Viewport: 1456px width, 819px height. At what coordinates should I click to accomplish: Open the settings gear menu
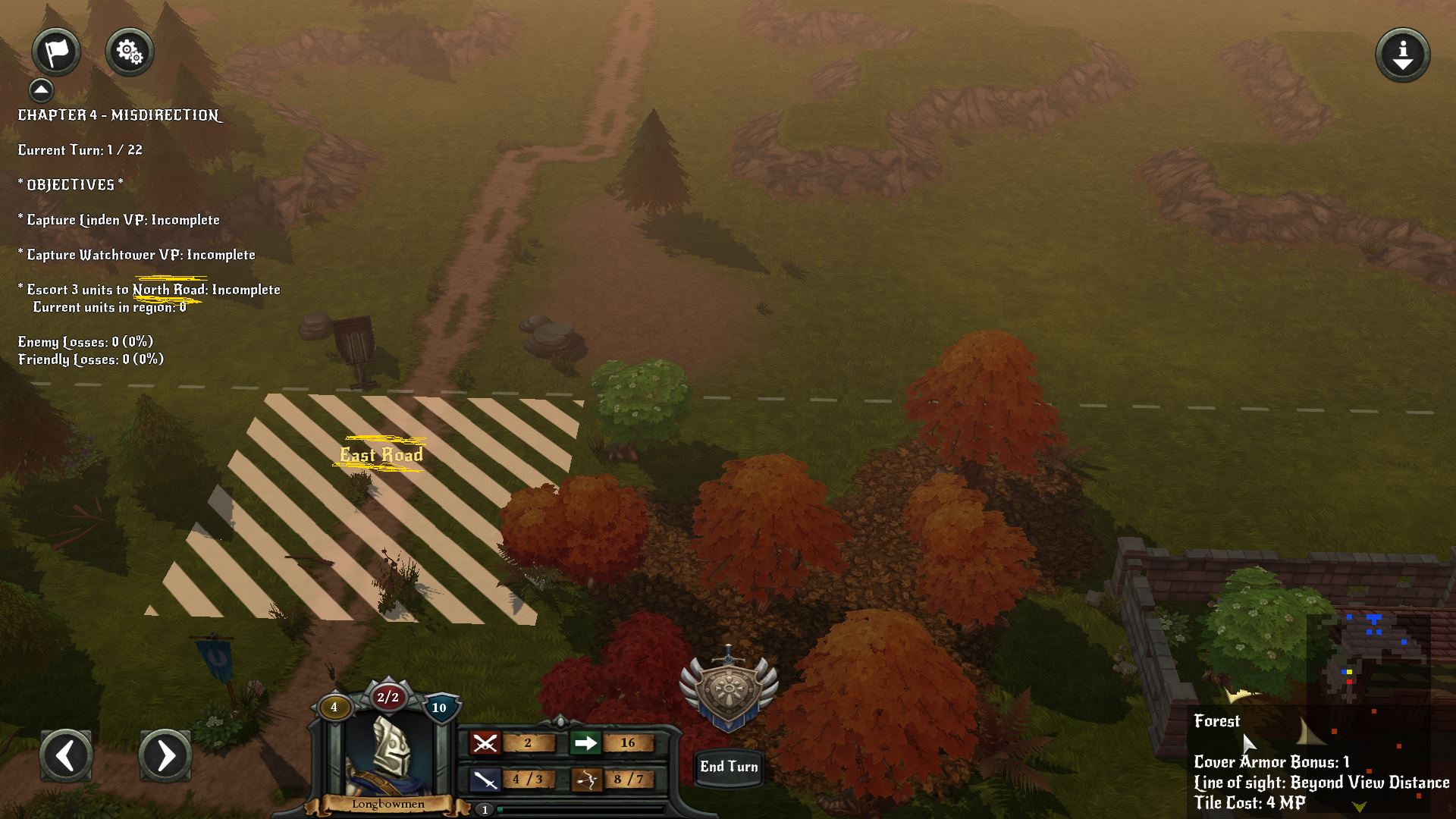(130, 52)
